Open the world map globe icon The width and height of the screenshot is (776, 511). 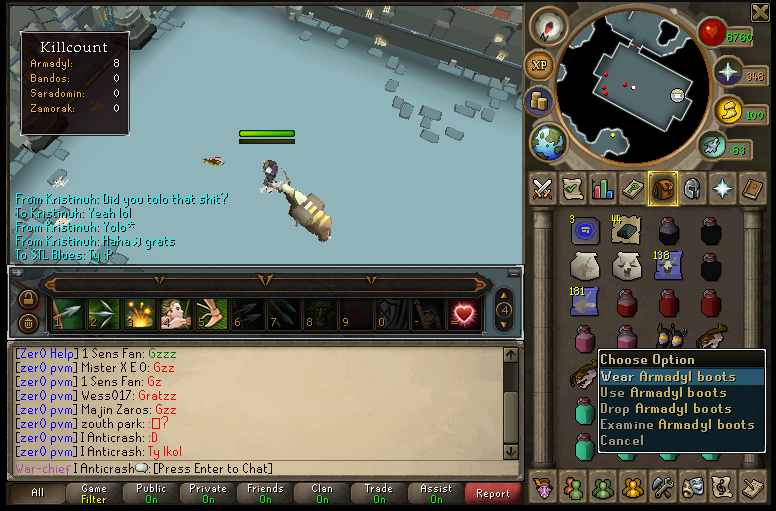tap(548, 141)
